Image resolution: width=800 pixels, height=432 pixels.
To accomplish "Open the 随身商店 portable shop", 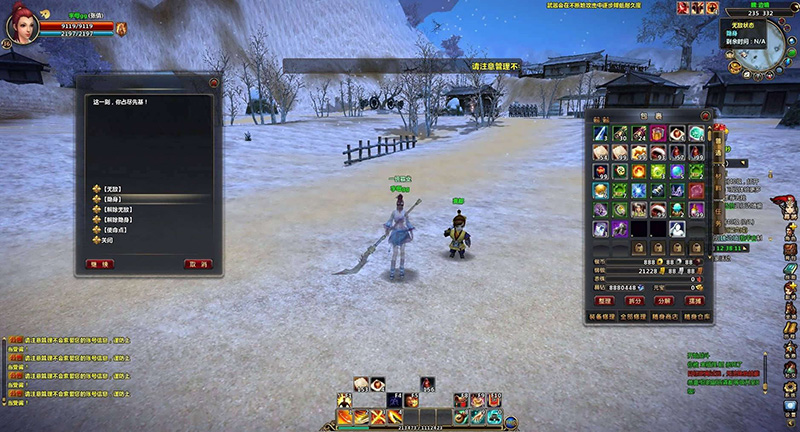I will point(664,315).
